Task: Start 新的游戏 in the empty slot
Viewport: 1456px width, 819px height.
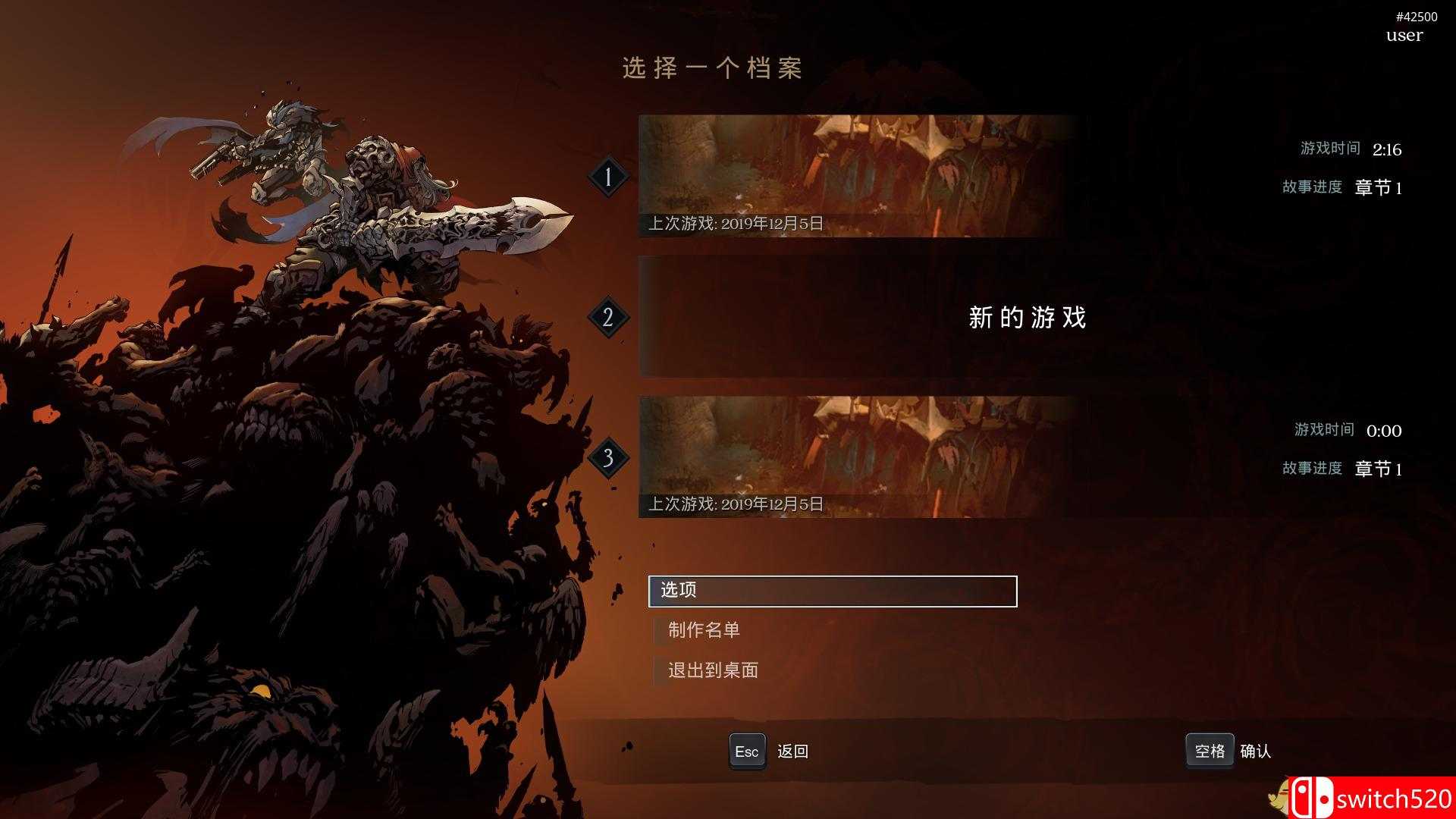Action: click(1027, 318)
